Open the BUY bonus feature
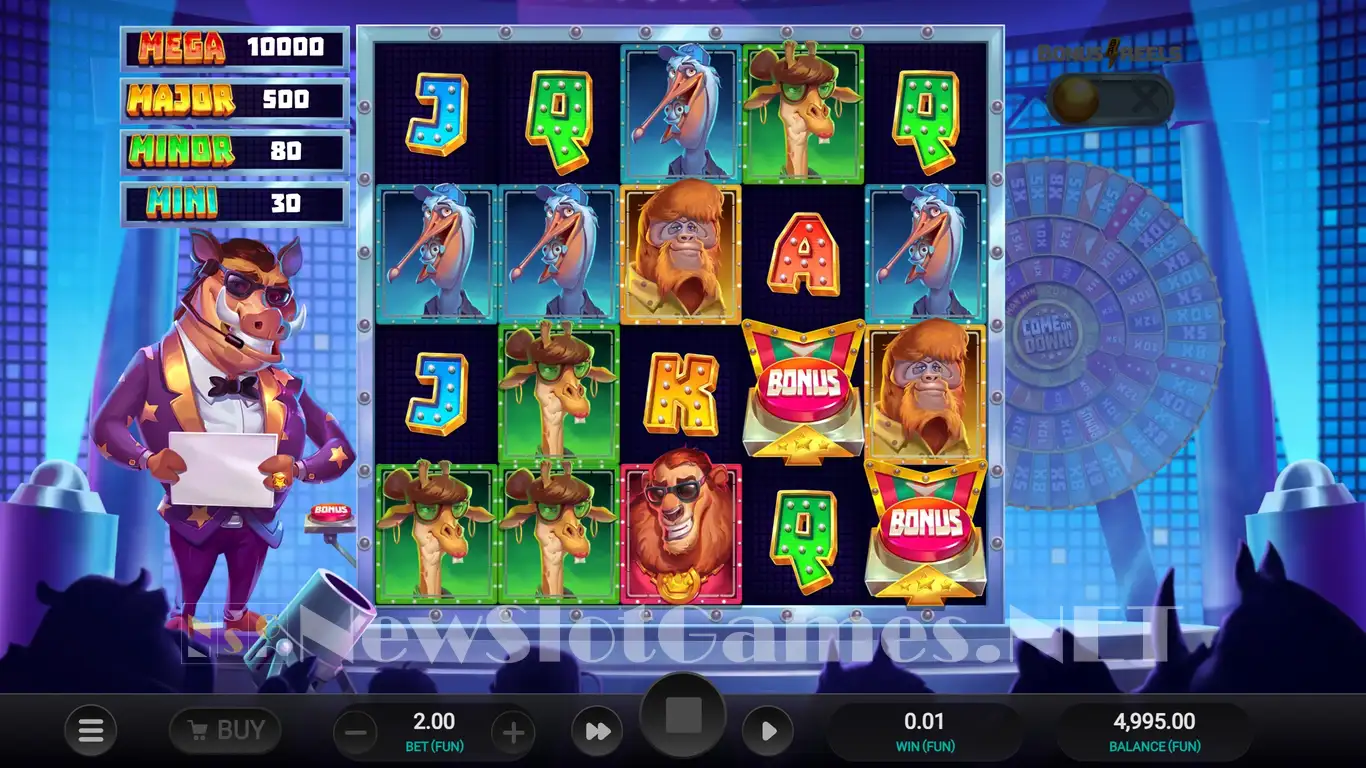The height and width of the screenshot is (768, 1366). pyautogui.click(x=225, y=731)
